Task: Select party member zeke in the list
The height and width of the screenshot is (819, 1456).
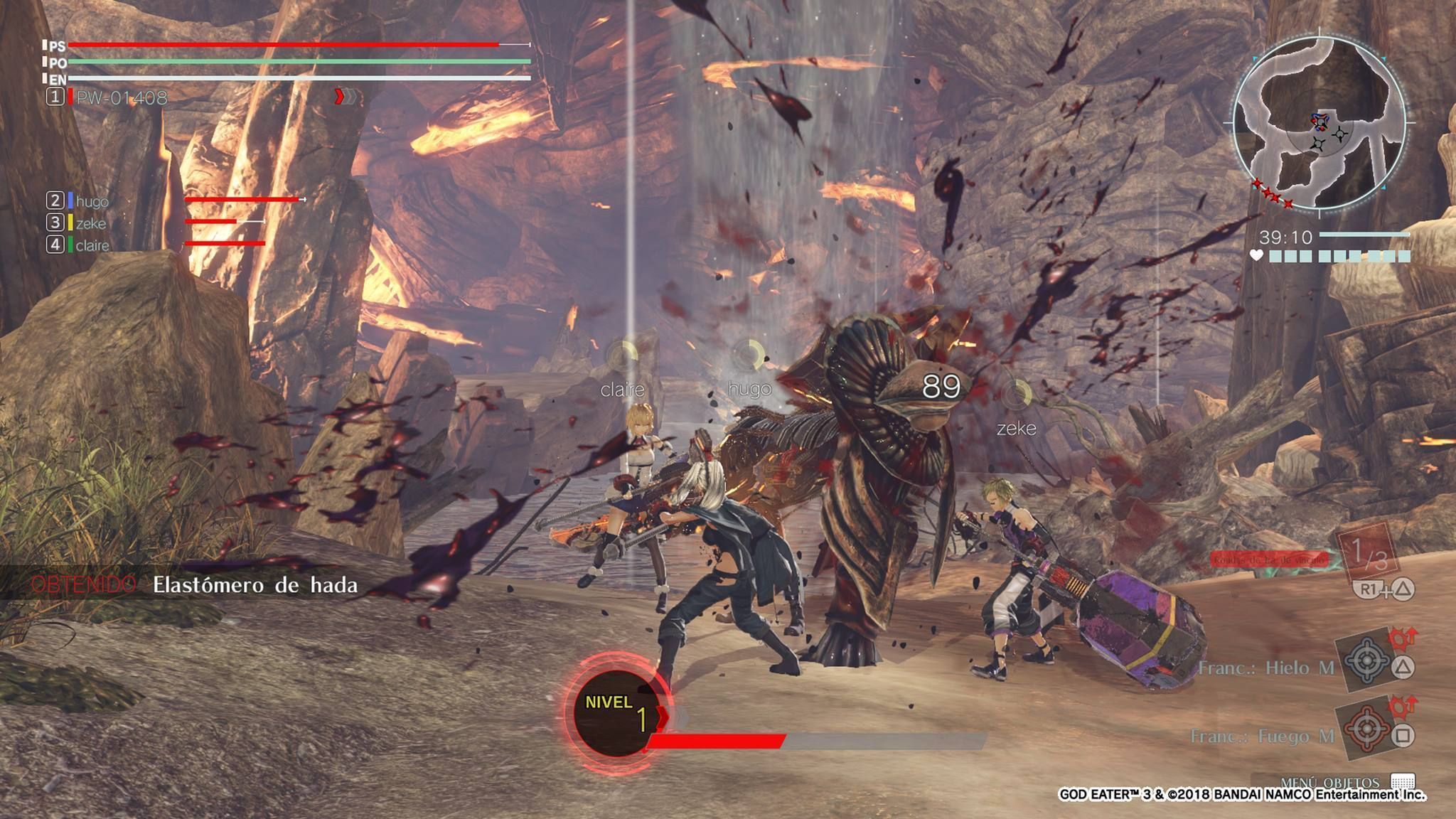Action: [91, 223]
